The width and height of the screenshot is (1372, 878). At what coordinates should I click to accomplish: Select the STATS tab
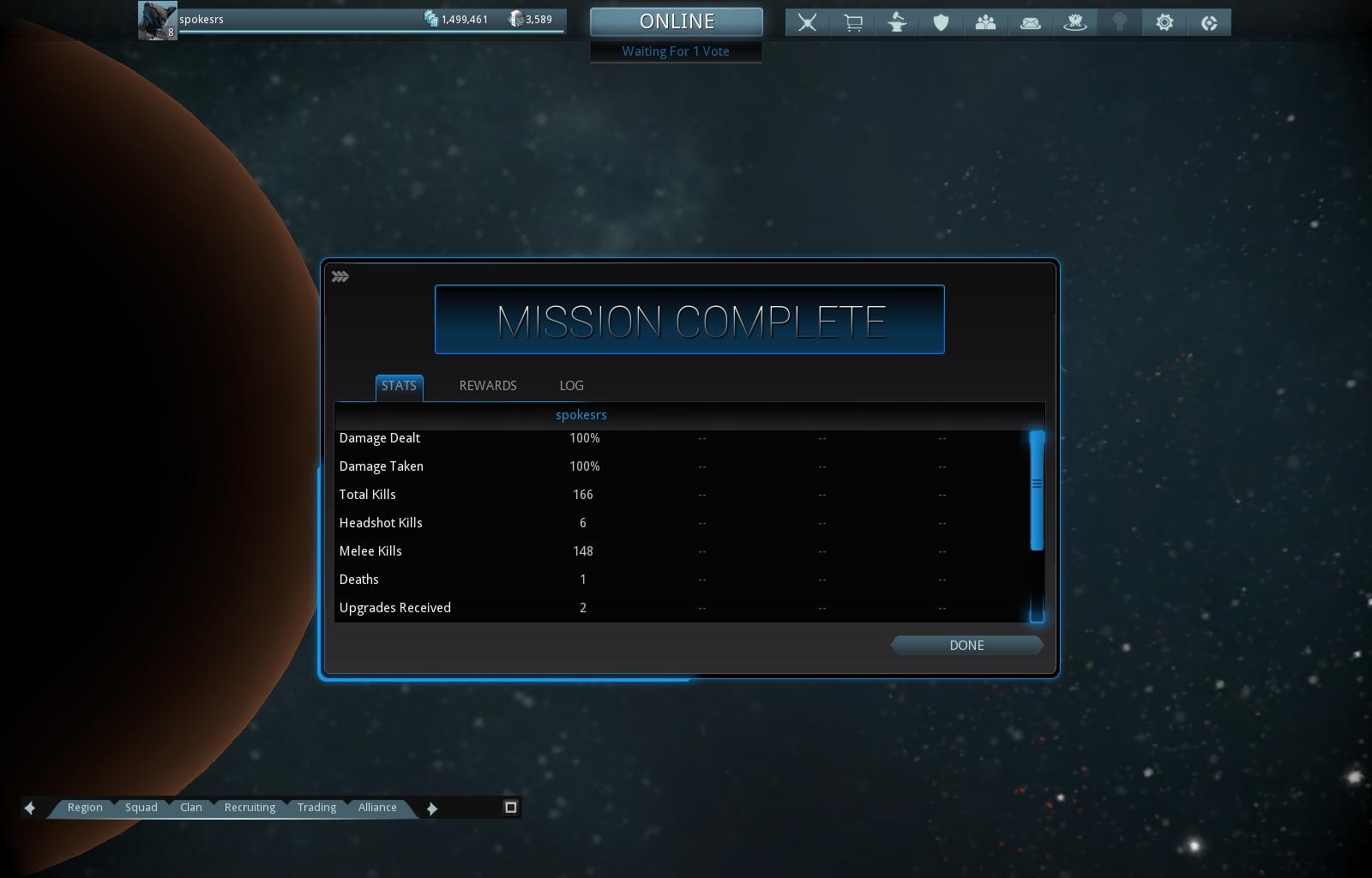click(x=399, y=386)
